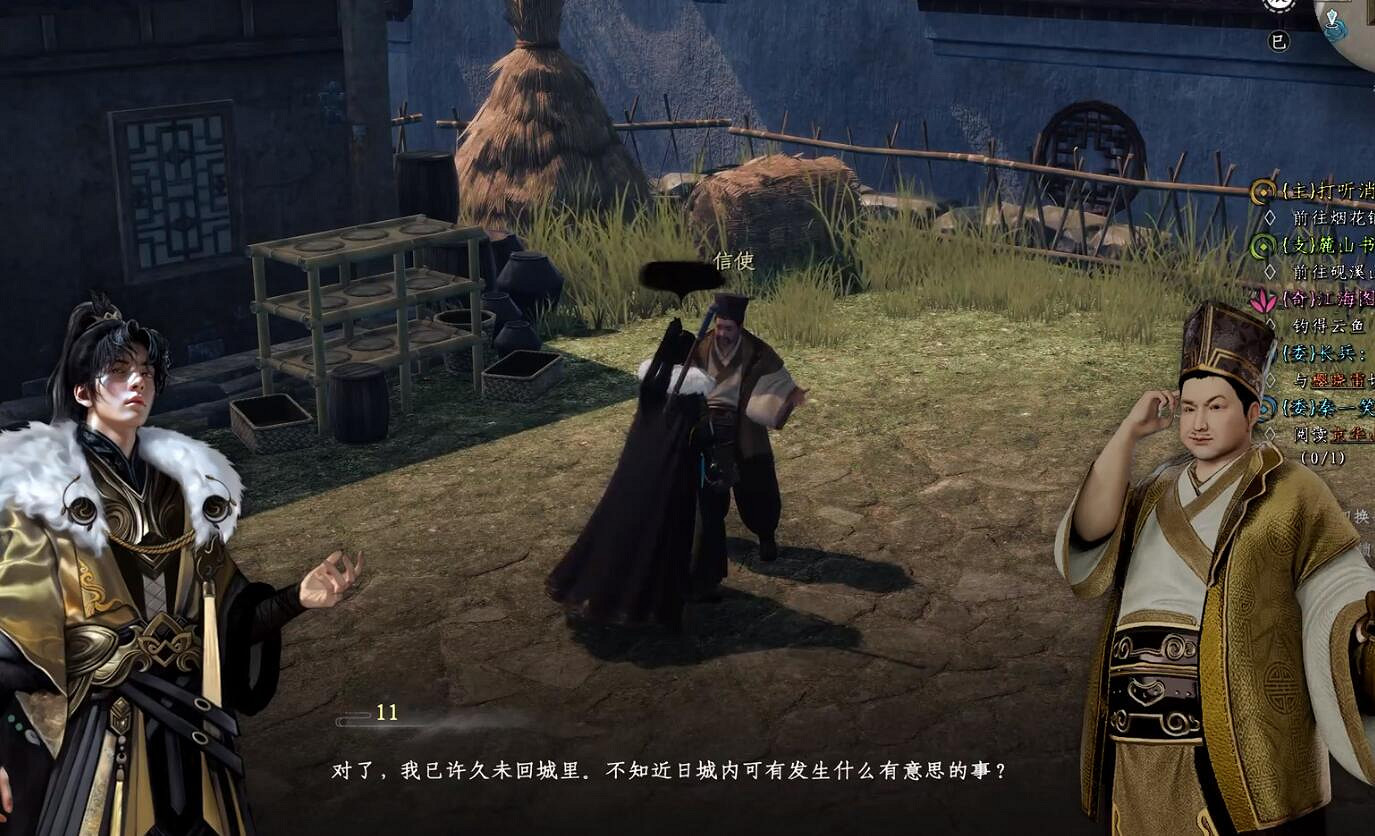Image resolution: width=1375 pixels, height=836 pixels.
Task: Click the blue spiral 【委】秦一笑 commission icon
Action: [1266, 405]
